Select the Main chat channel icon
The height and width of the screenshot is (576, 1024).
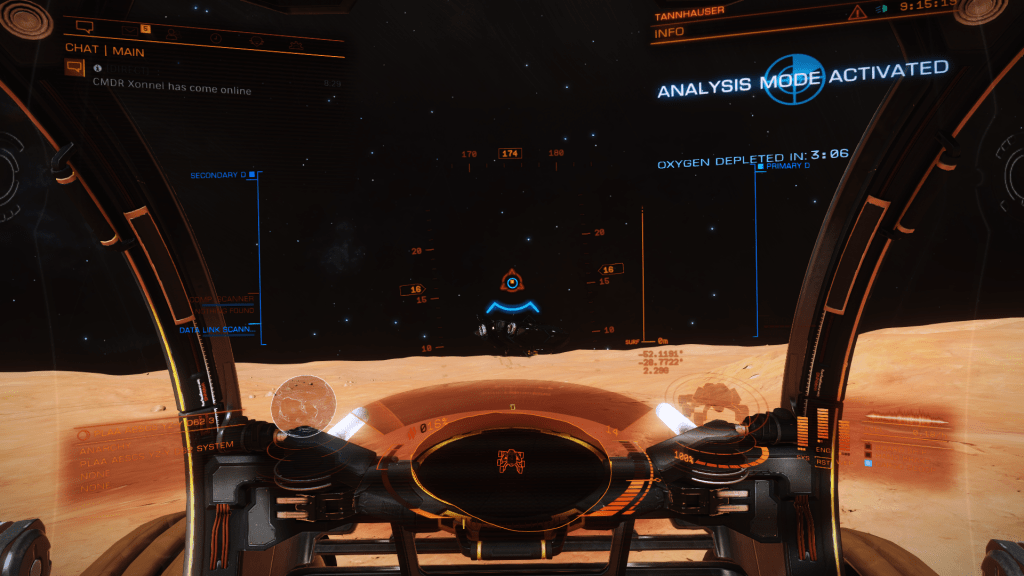pos(74,68)
